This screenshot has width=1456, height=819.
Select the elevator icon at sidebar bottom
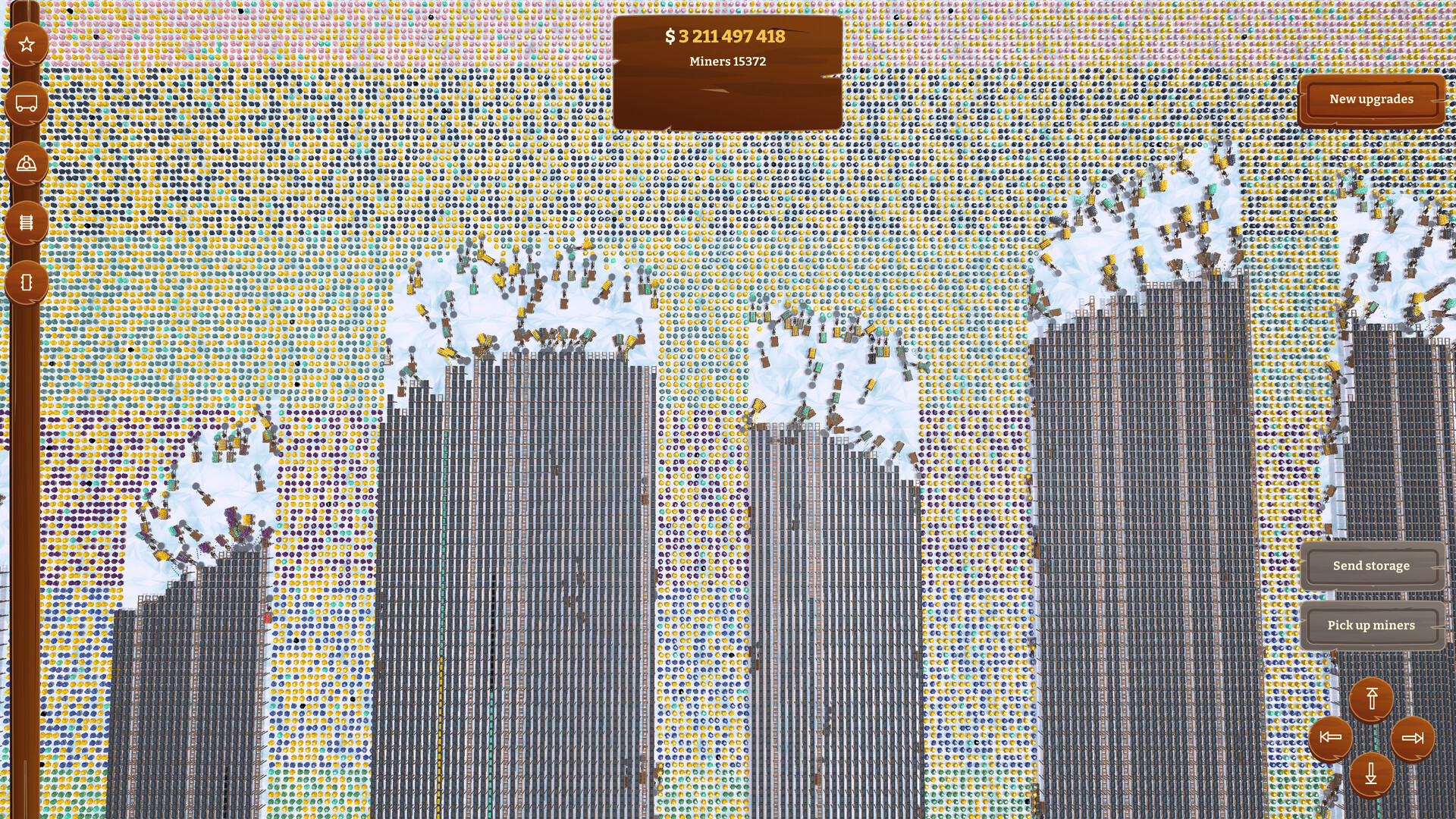pos(27,281)
